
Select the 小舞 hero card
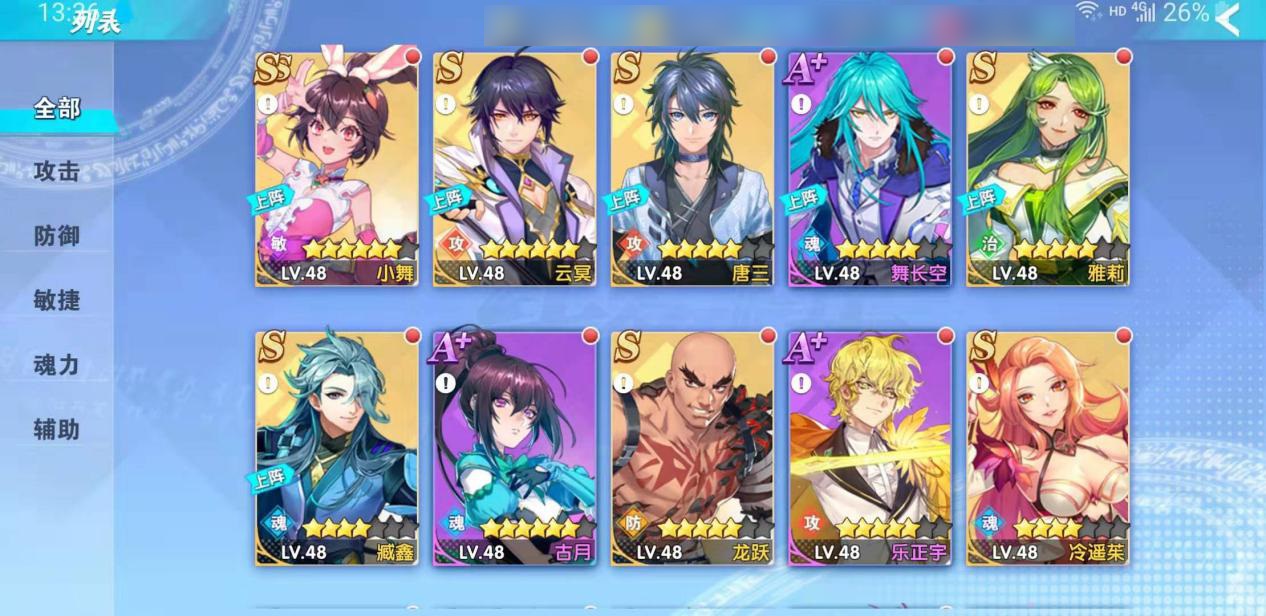point(337,168)
